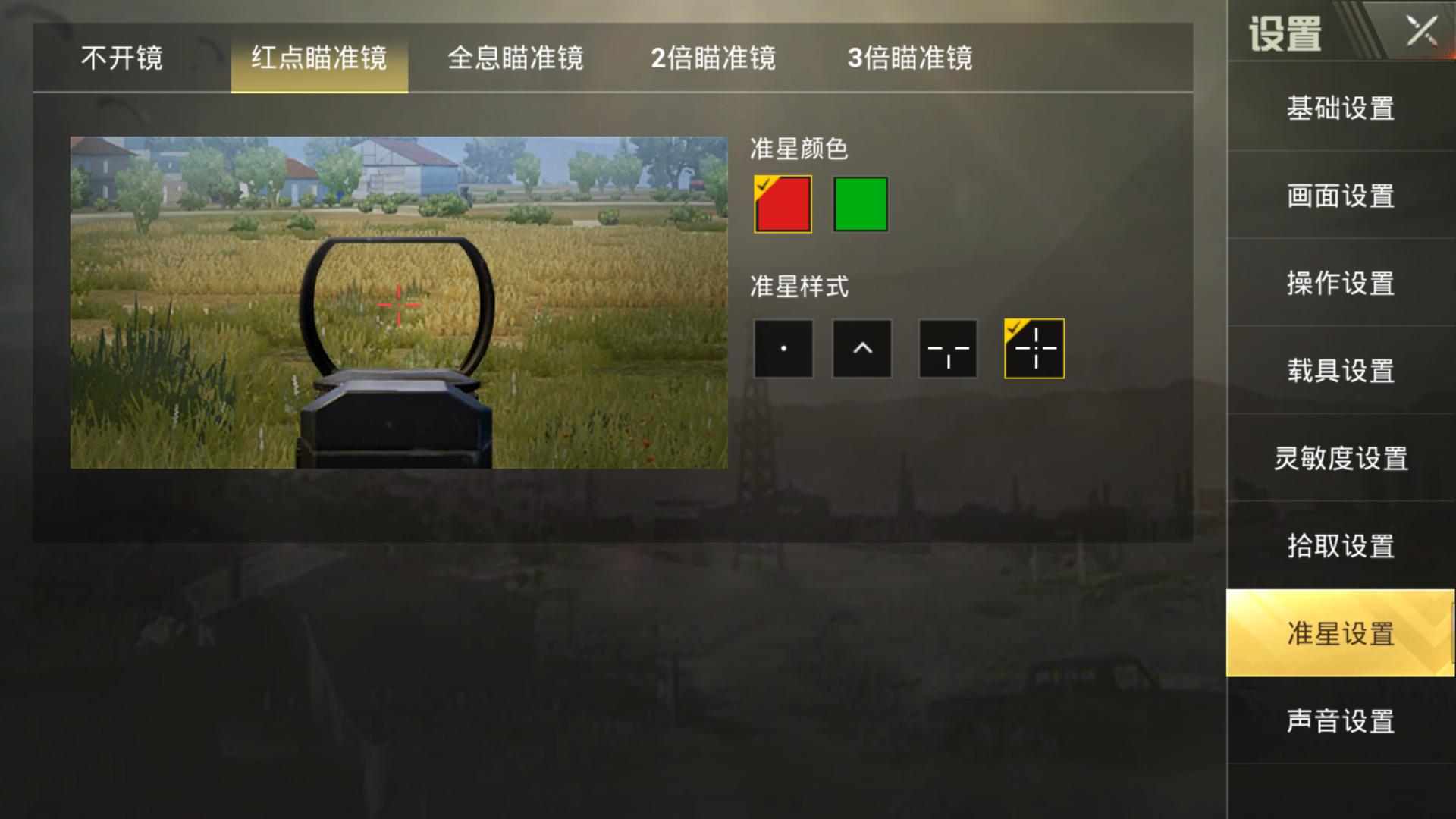Switch crosshair color to green
This screenshot has width=1456, height=819.
tap(859, 205)
